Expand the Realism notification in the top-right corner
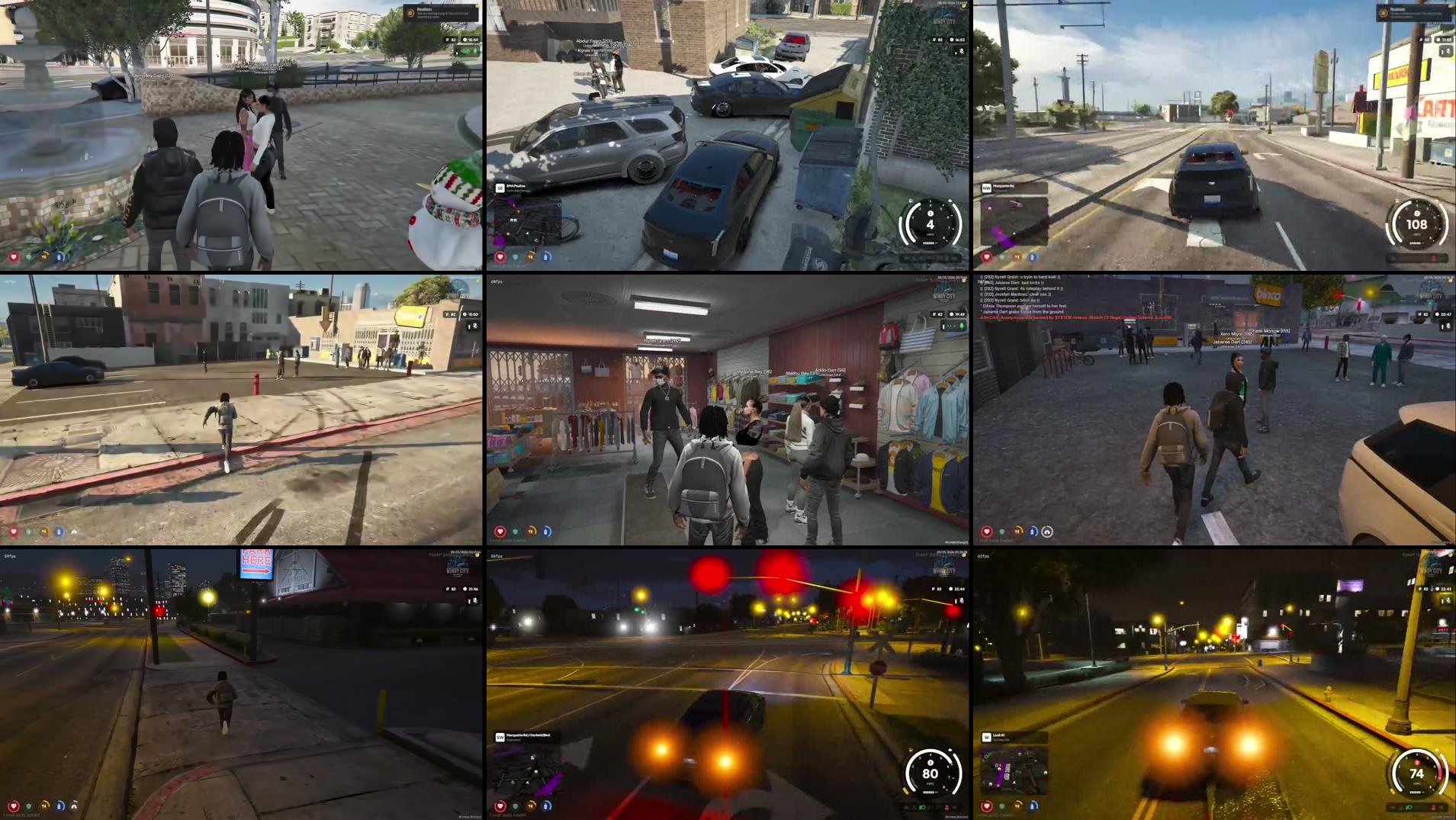This screenshot has height=820, width=1456. (1411, 13)
